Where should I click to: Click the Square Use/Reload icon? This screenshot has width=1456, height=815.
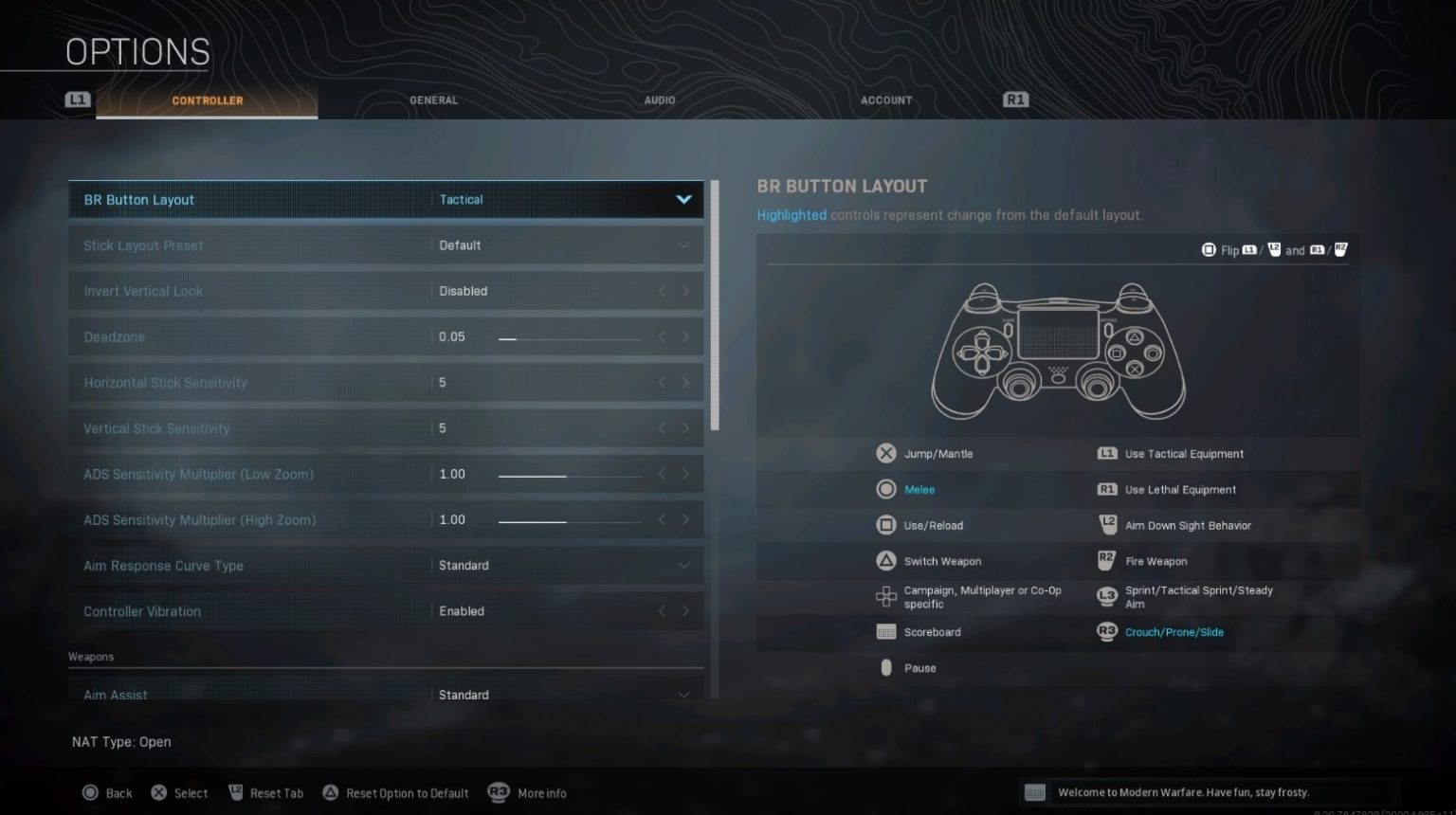tap(886, 524)
